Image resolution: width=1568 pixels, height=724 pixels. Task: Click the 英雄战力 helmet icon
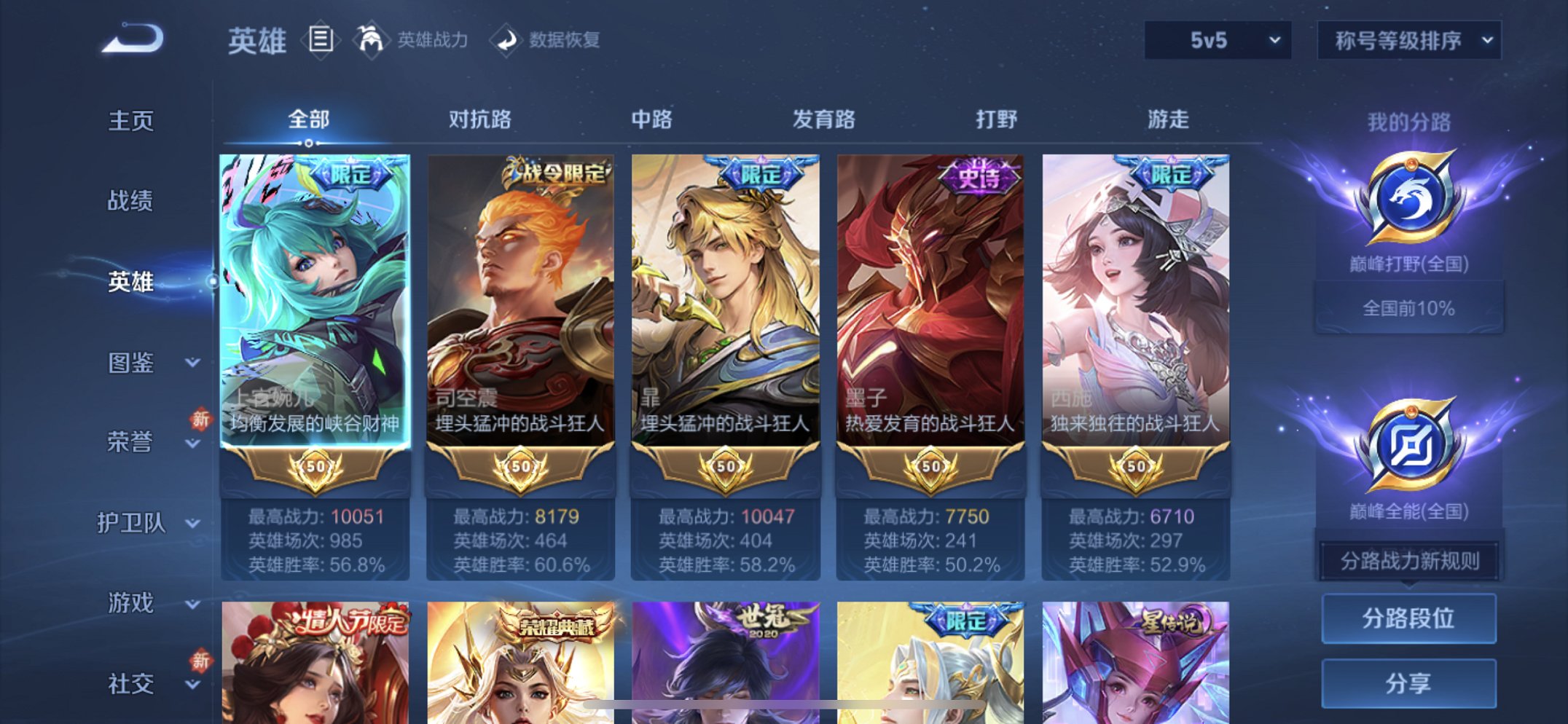(370, 39)
